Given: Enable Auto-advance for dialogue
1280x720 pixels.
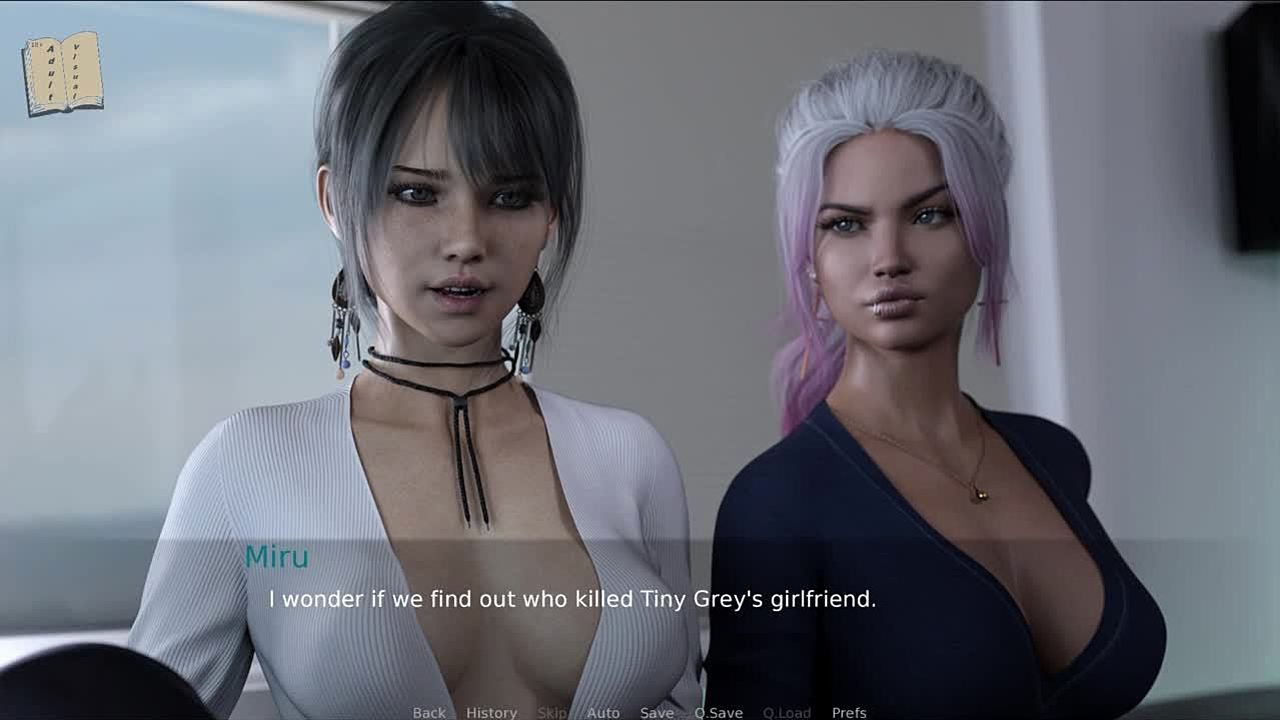Looking at the screenshot, I should 603,712.
